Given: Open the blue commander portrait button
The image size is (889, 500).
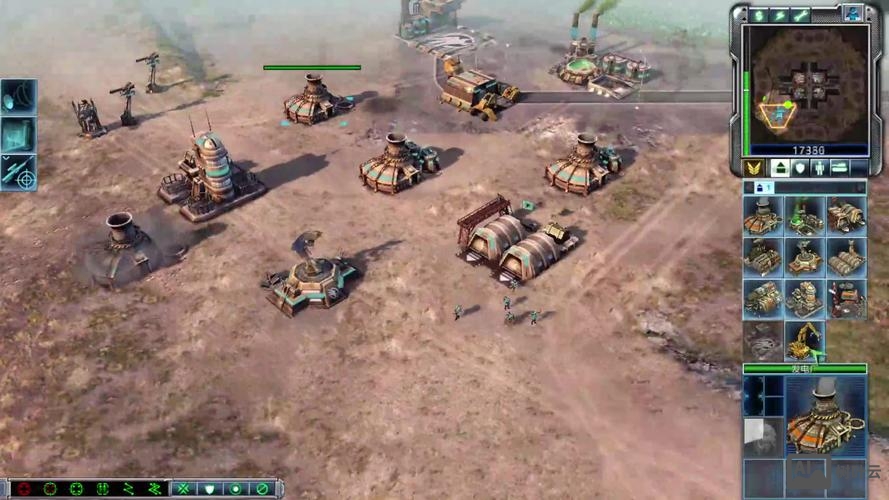Looking at the screenshot, I should click(x=852, y=14).
